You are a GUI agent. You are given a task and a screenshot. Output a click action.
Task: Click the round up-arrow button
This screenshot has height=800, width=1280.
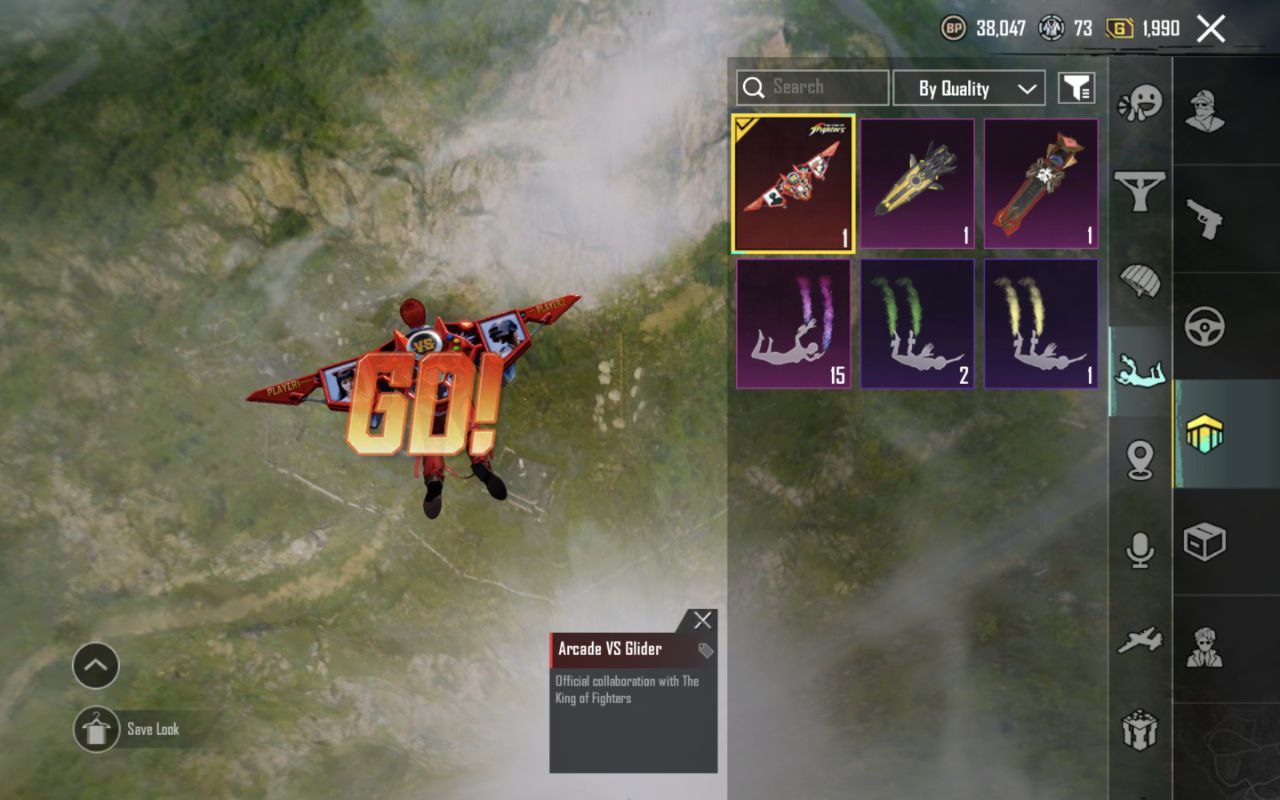pos(96,666)
